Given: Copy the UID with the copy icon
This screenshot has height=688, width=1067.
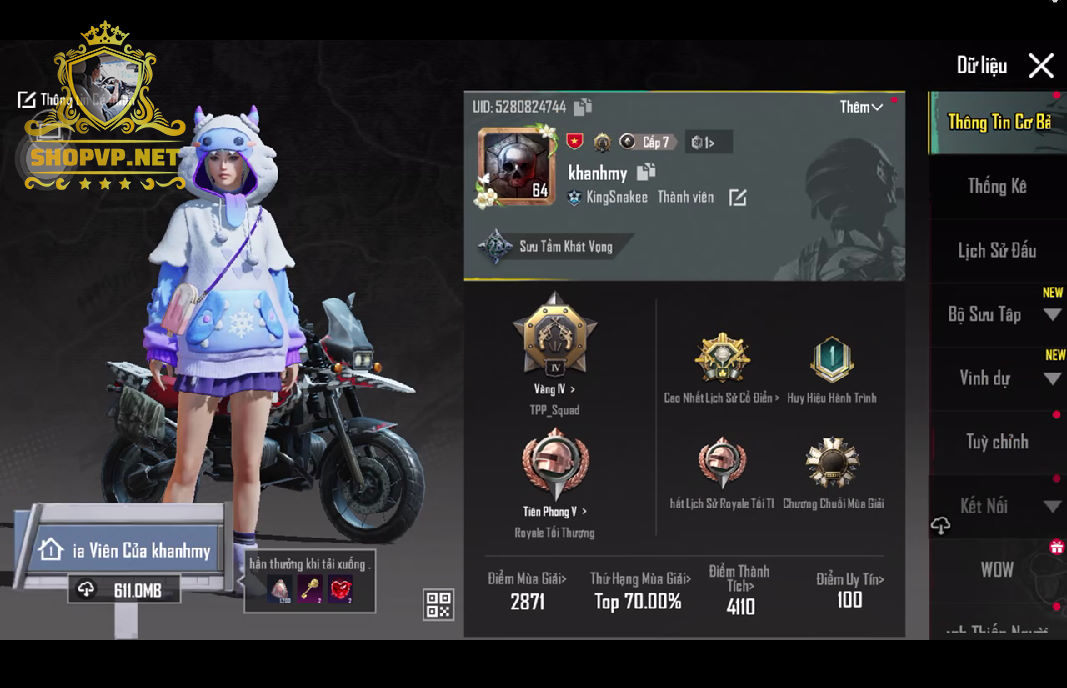Looking at the screenshot, I should [583, 107].
